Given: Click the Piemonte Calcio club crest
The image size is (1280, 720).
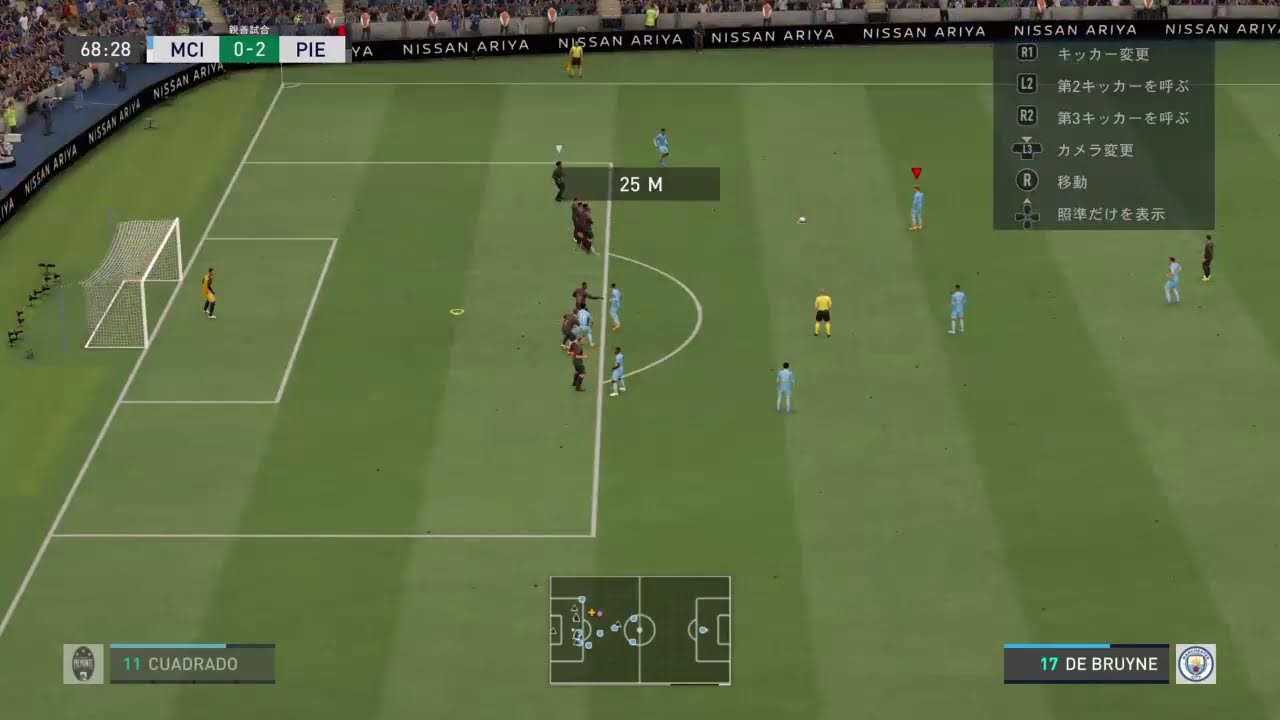Looking at the screenshot, I should [83, 664].
